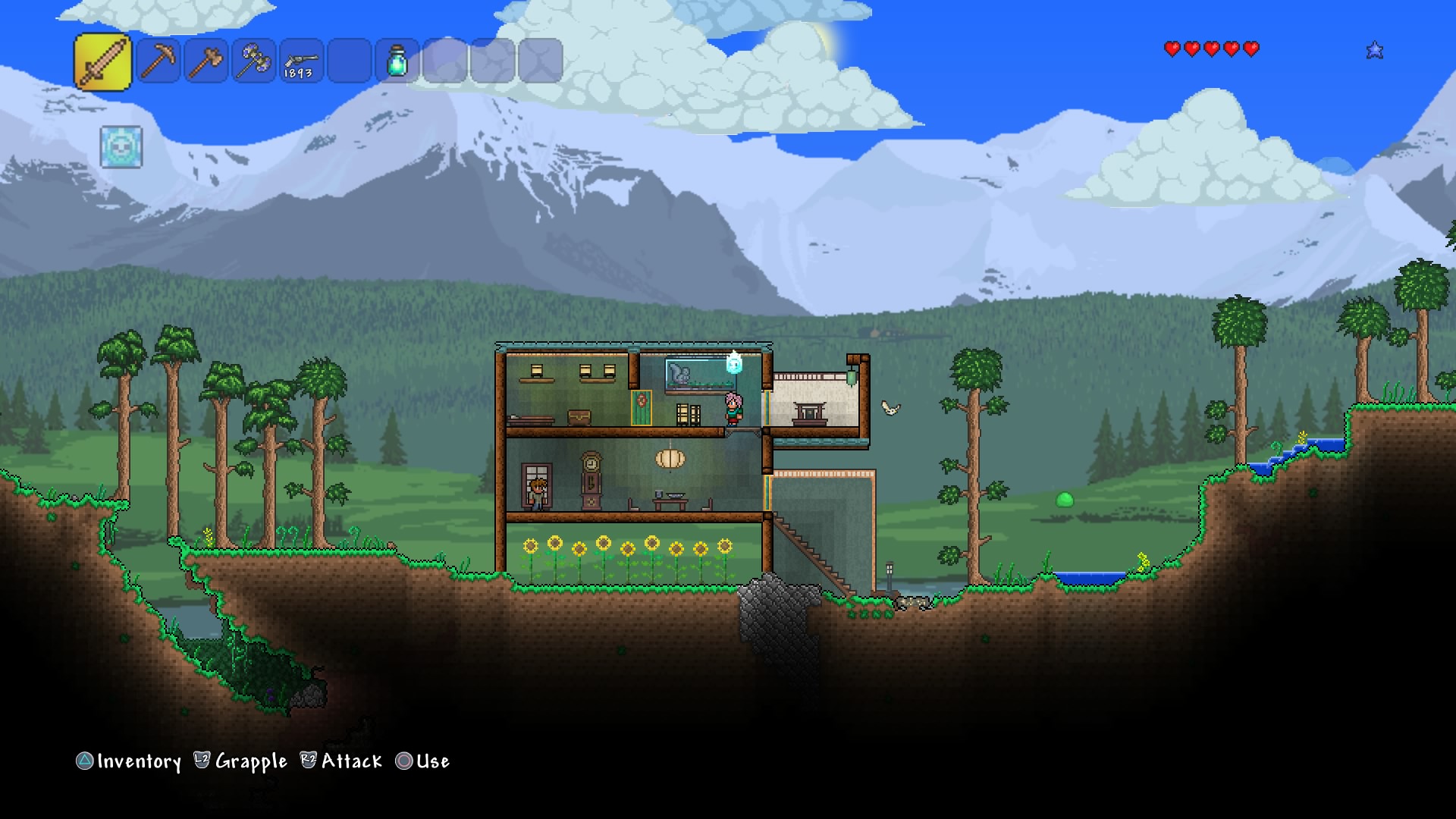Click the wisp light pet buff icon

pos(121,147)
